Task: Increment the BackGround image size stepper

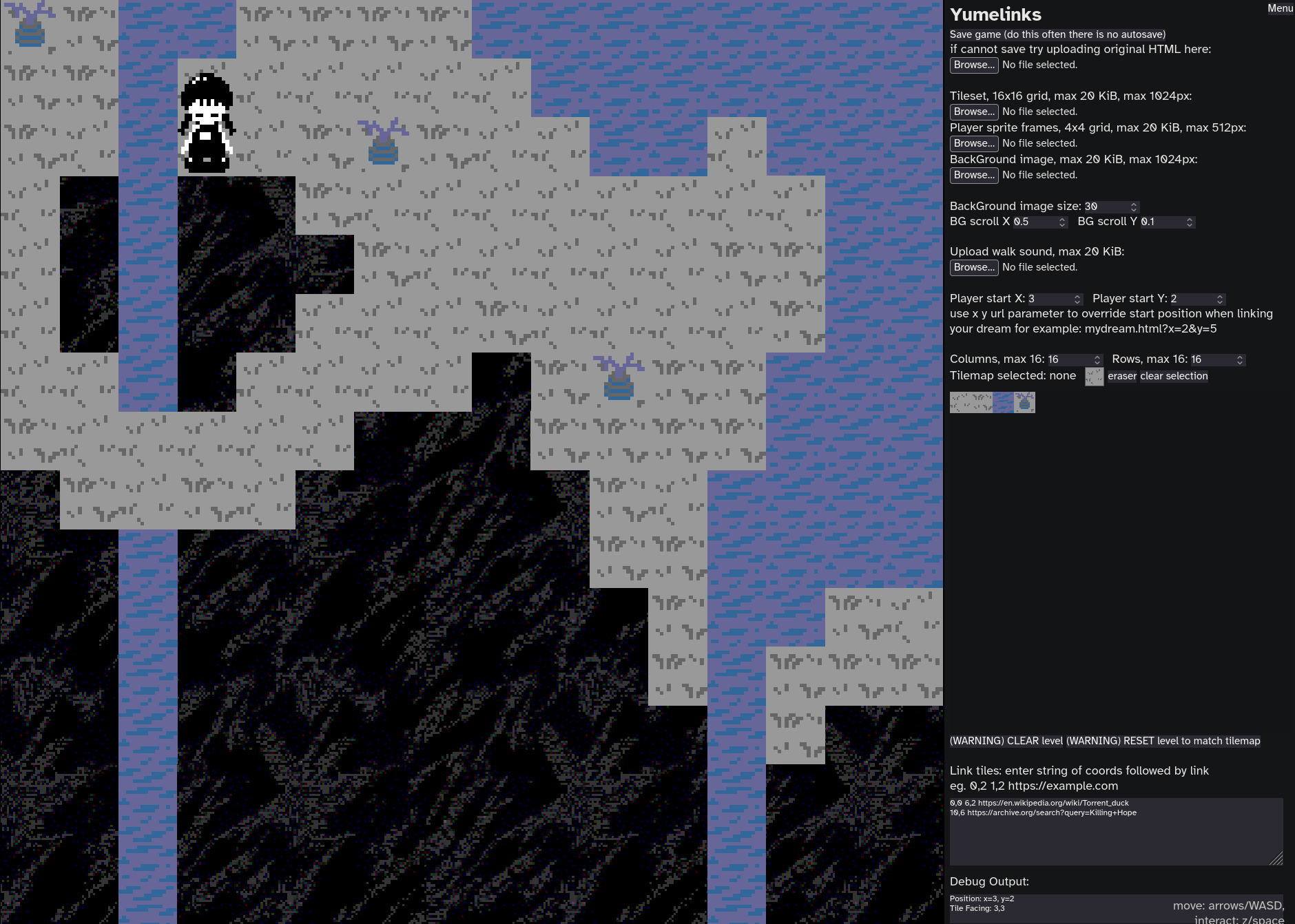Action: 1134,204
